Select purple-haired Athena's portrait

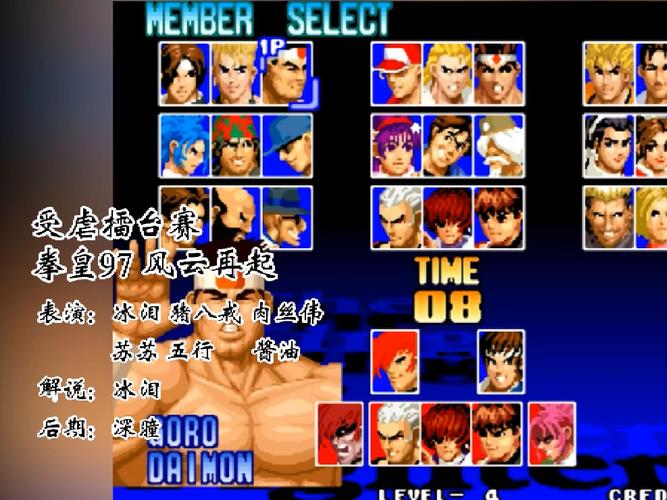[x=396, y=145]
